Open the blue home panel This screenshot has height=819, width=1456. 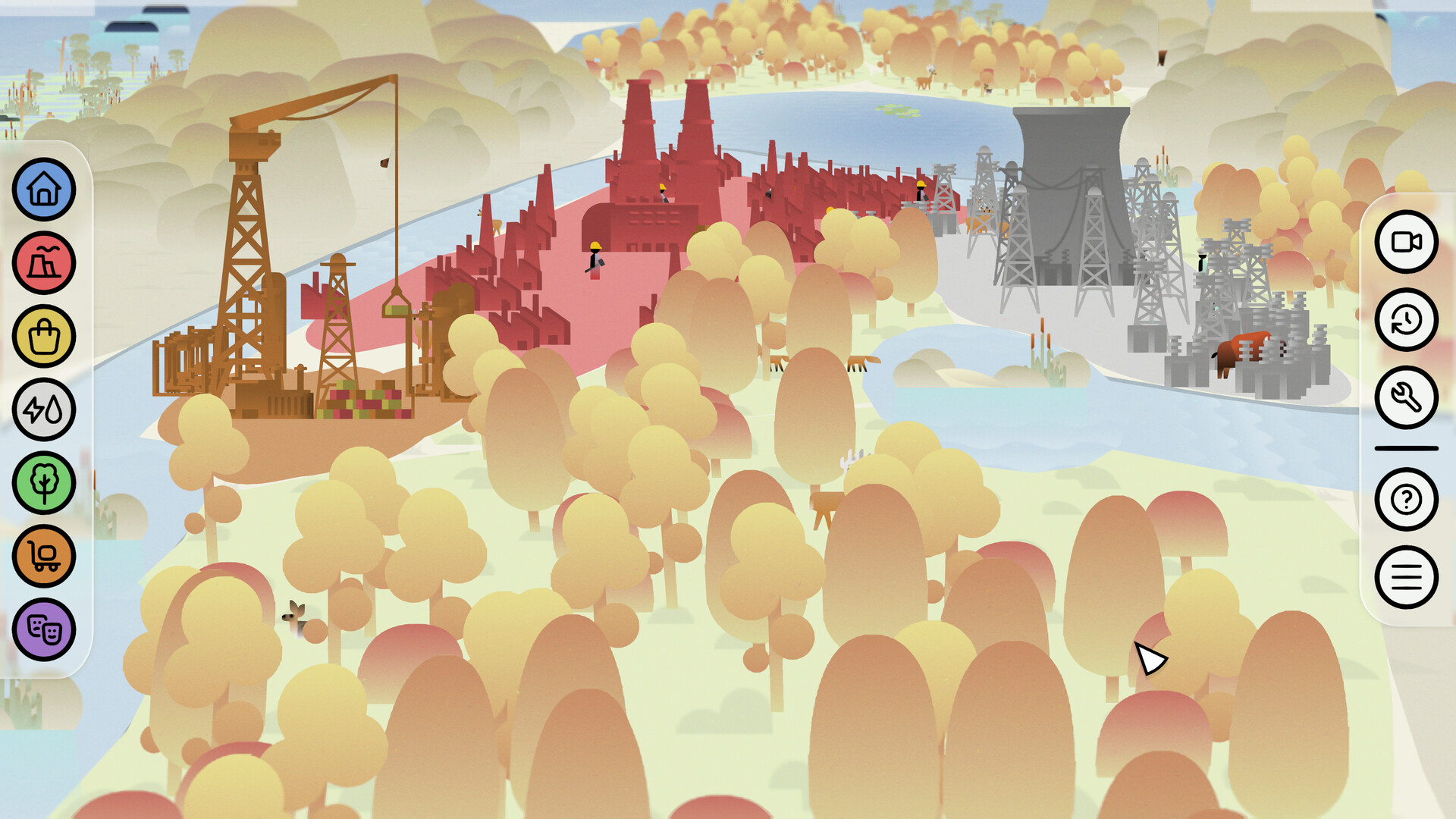[x=43, y=190]
